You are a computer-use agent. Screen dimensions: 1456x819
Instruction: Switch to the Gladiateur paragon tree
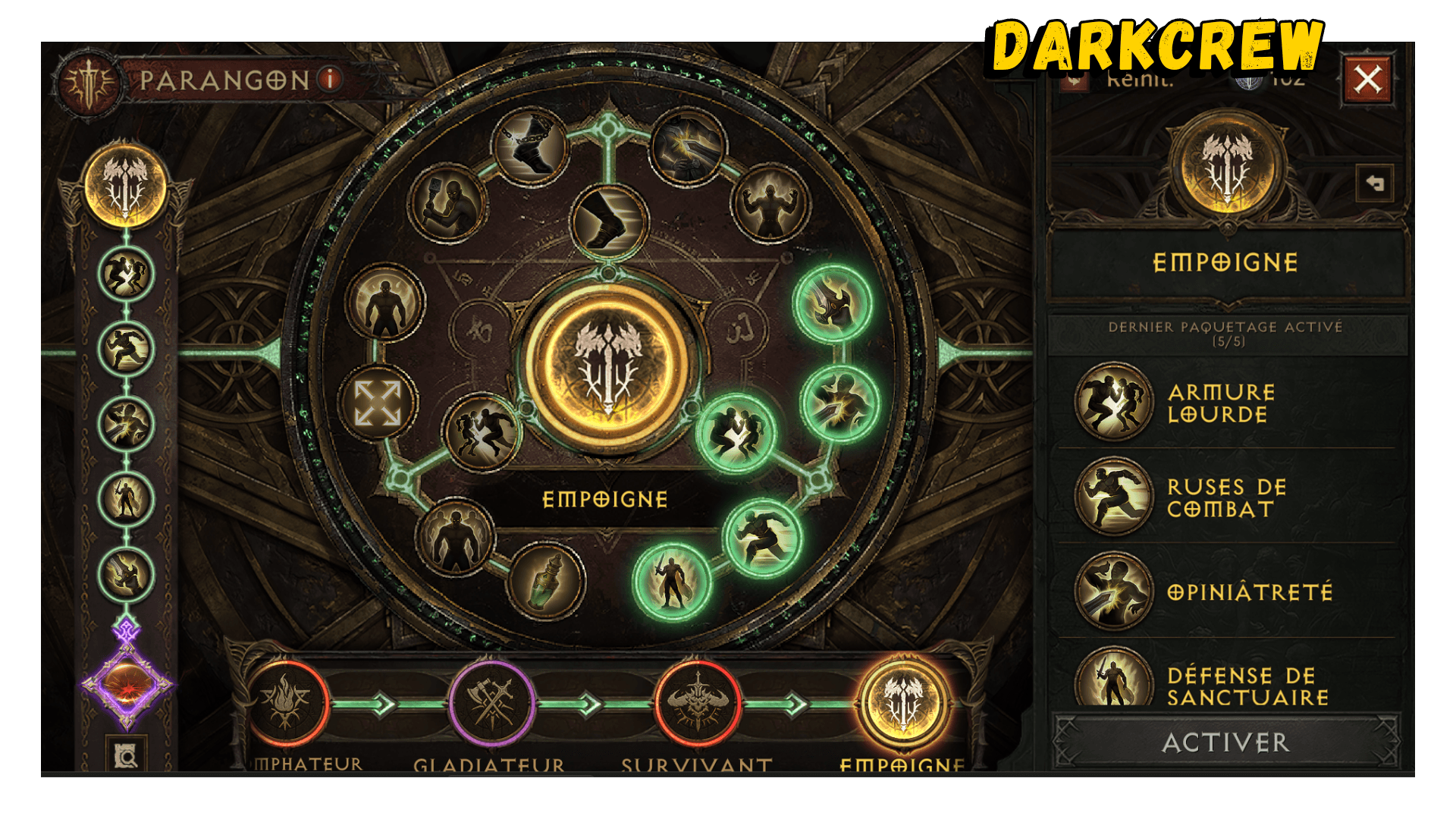pyautogui.click(x=491, y=704)
